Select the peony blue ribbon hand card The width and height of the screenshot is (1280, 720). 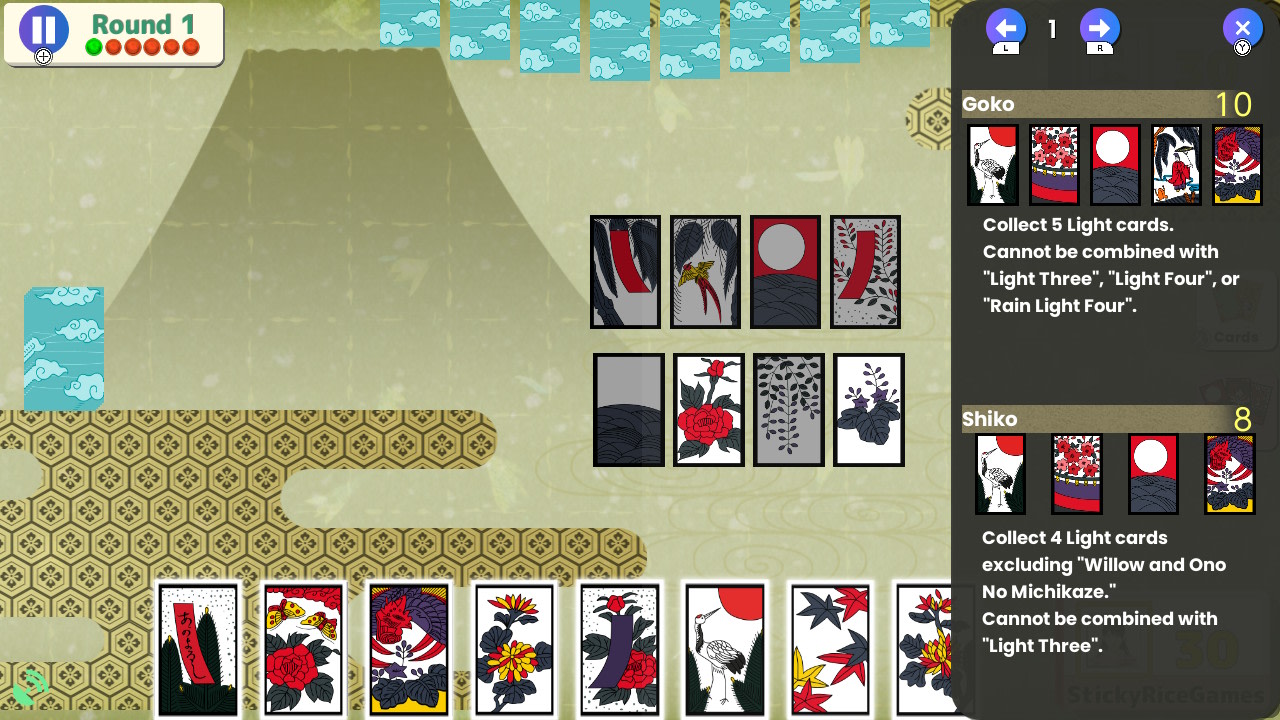point(620,649)
